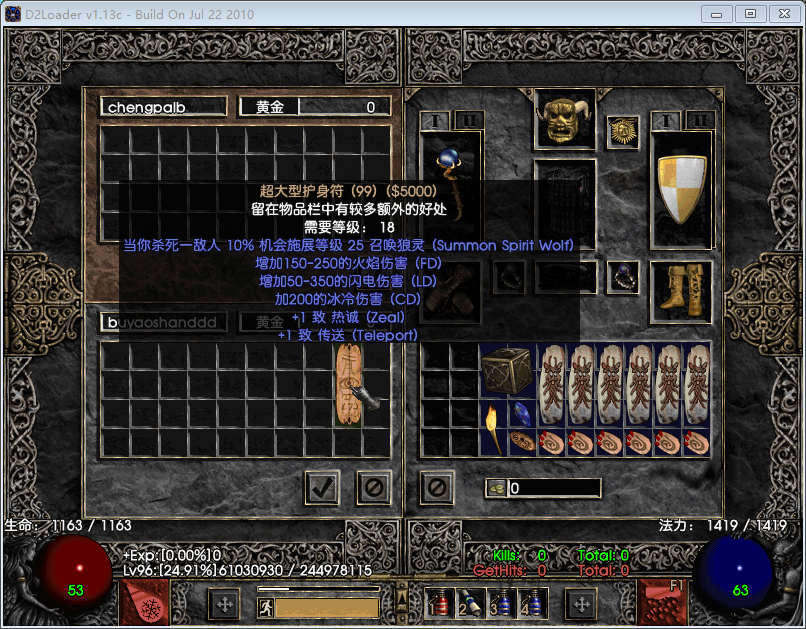Use the belt potion in slot 1
The width and height of the screenshot is (806, 629).
(439, 603)
